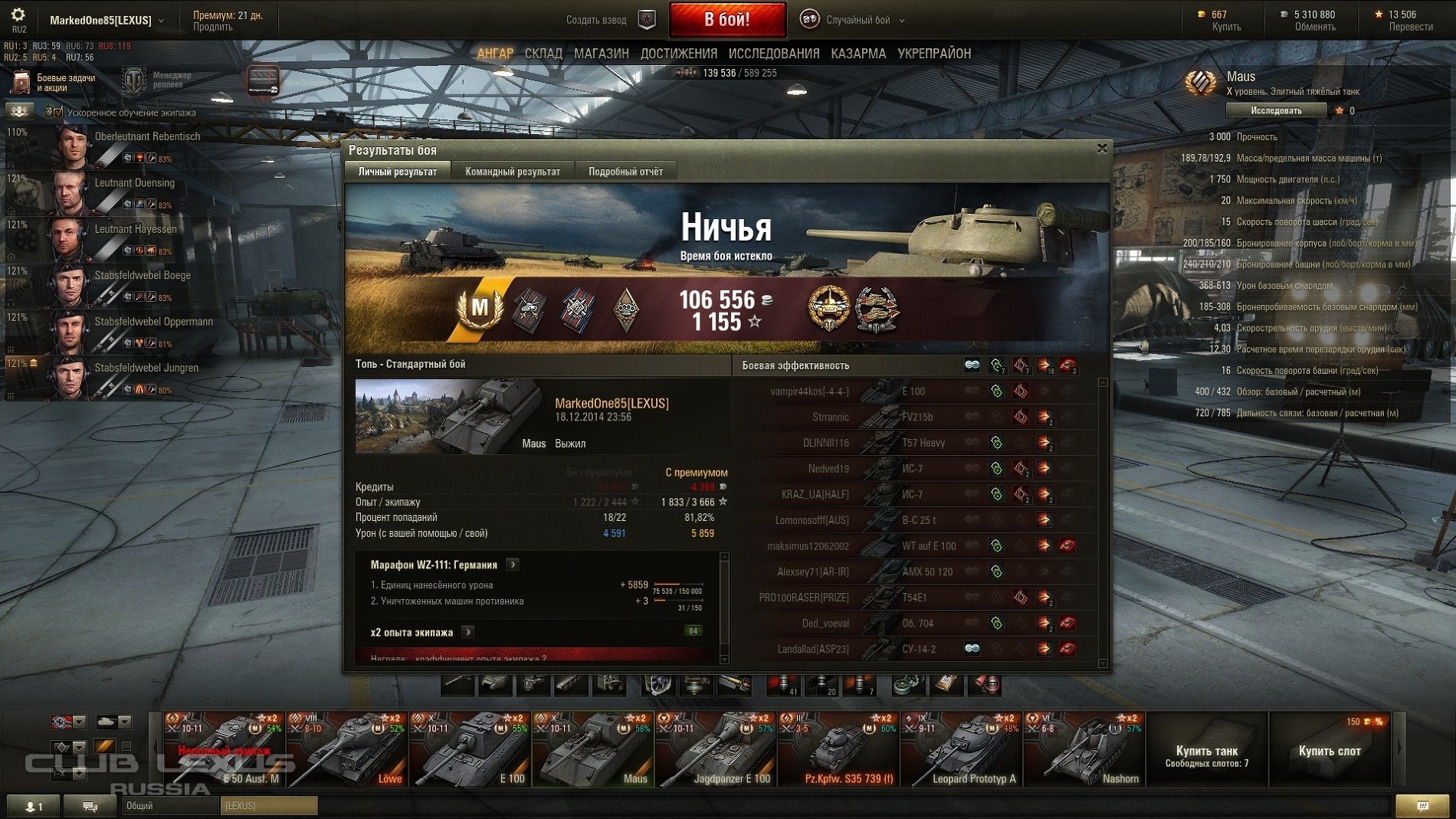The height and width of the screenshot is (819, 1456).
Task: Click «Создать взвод» to create a platoon
Action: pyautogui.click(x=596, y=20)
